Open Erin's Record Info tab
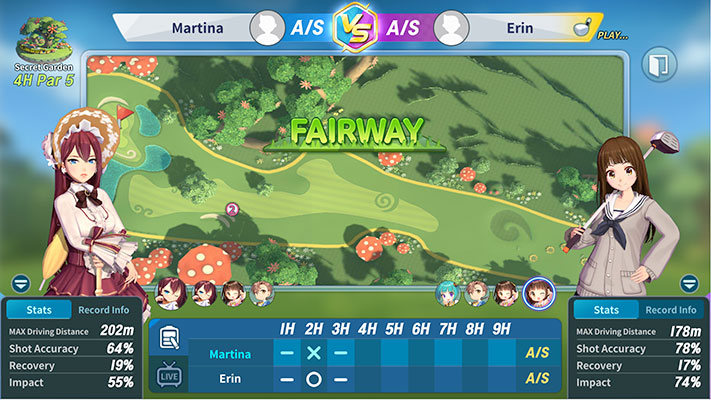Viewport: 711px width, 400px height. pyautogui.click(x=671, y=310)
